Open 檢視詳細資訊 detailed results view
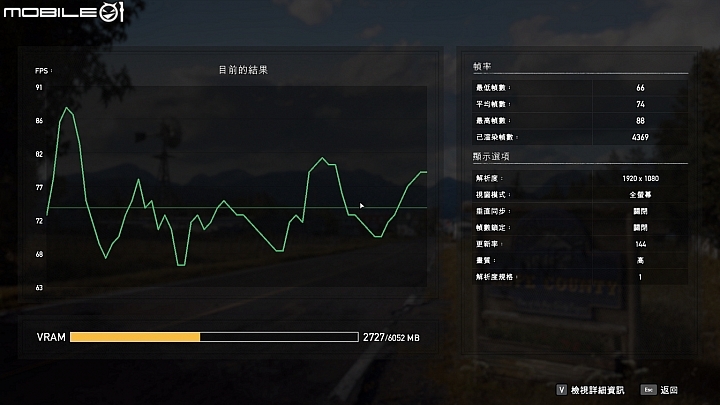 596,389
